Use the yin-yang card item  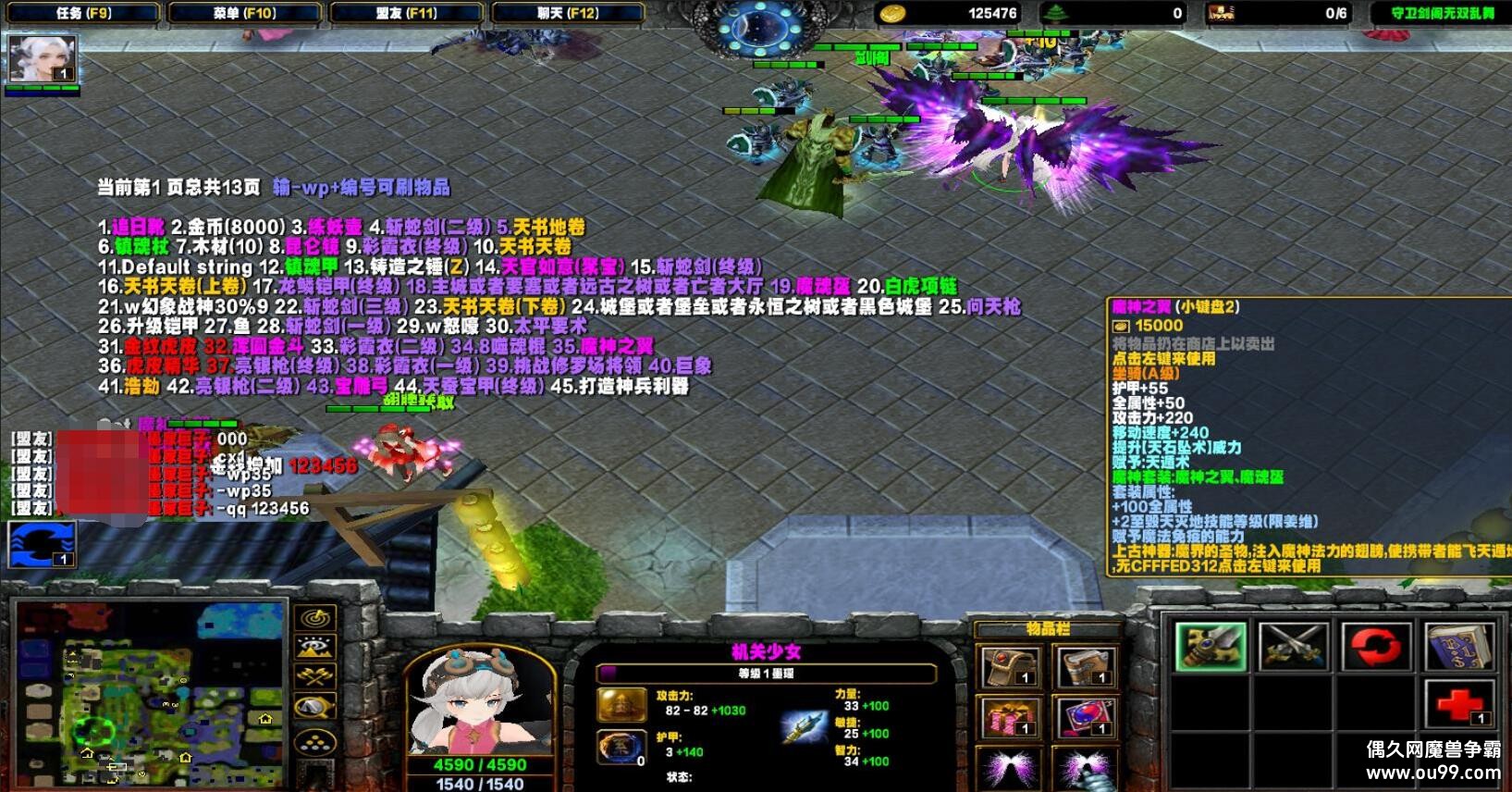1086,718
